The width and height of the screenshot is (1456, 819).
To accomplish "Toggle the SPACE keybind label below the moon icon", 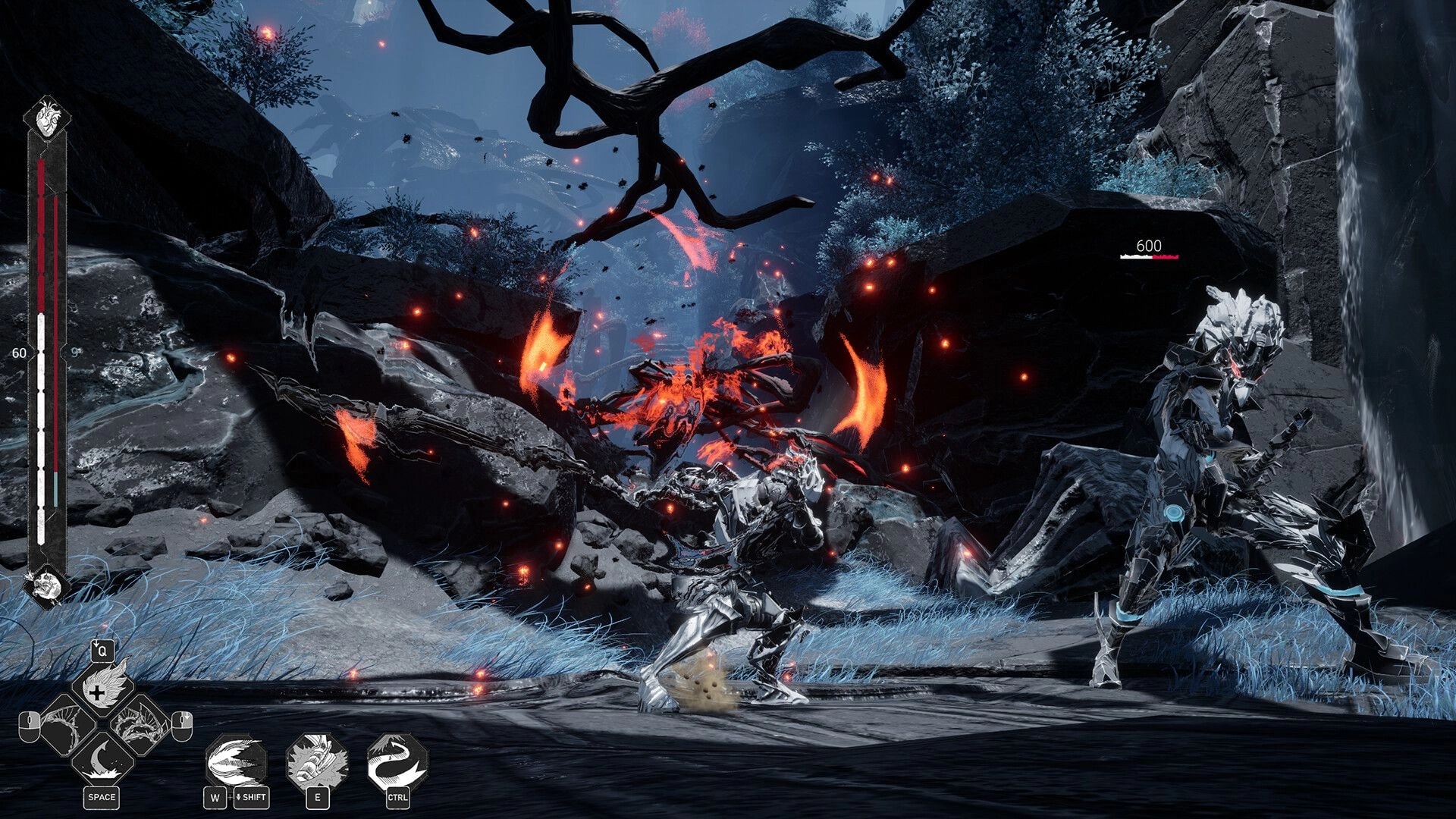I will coord(102,797).
